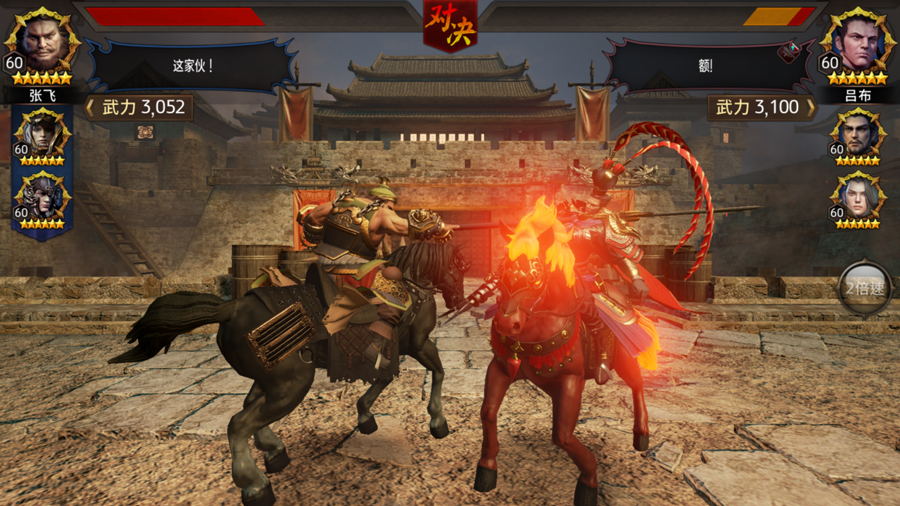Click the third left-team hero portrait
This screenshot has height=506, width=900.
[42, 198]
